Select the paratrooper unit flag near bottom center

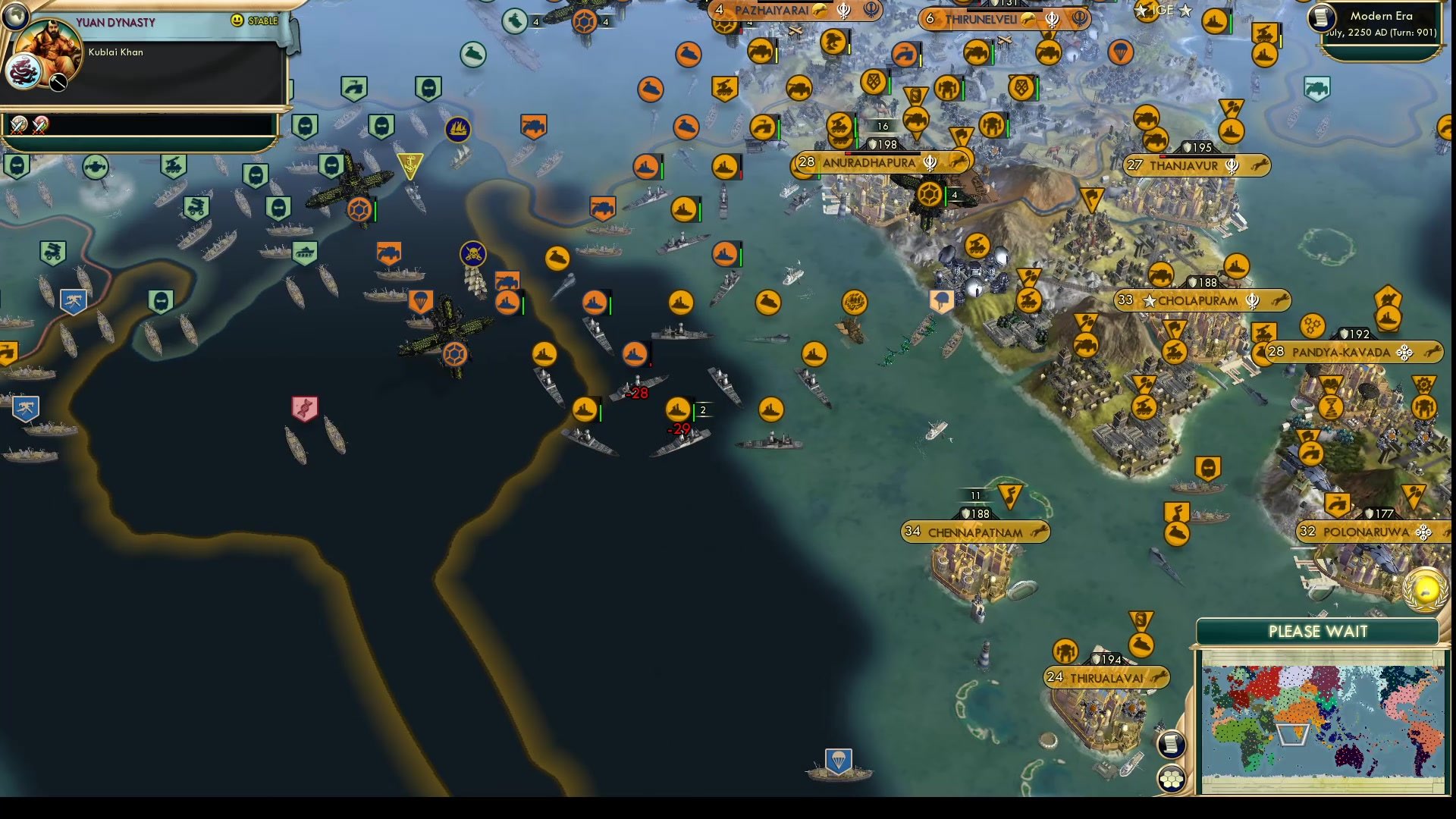pyautogui.click(x=839, y=761)
